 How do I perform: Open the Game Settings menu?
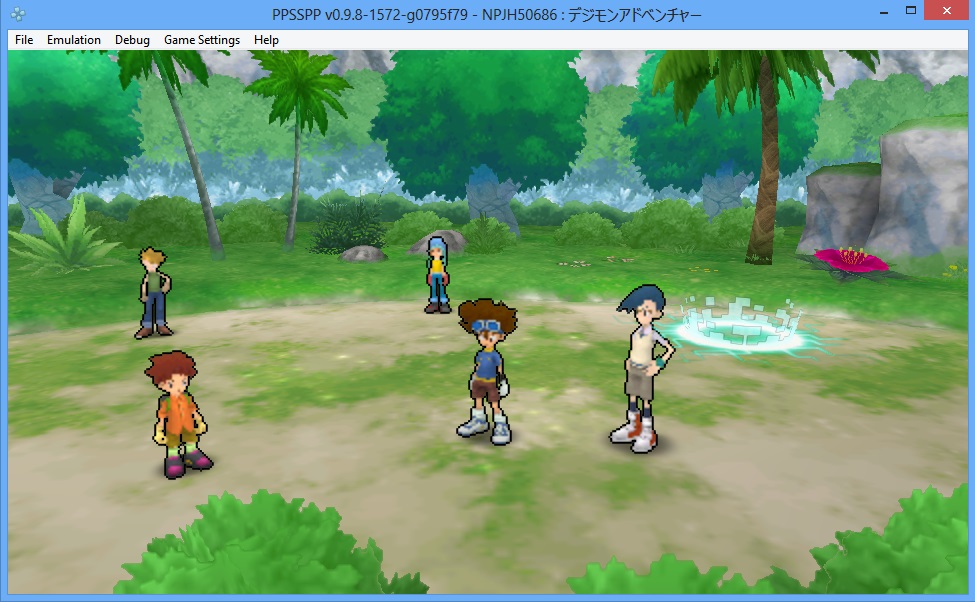click(202, 40)
